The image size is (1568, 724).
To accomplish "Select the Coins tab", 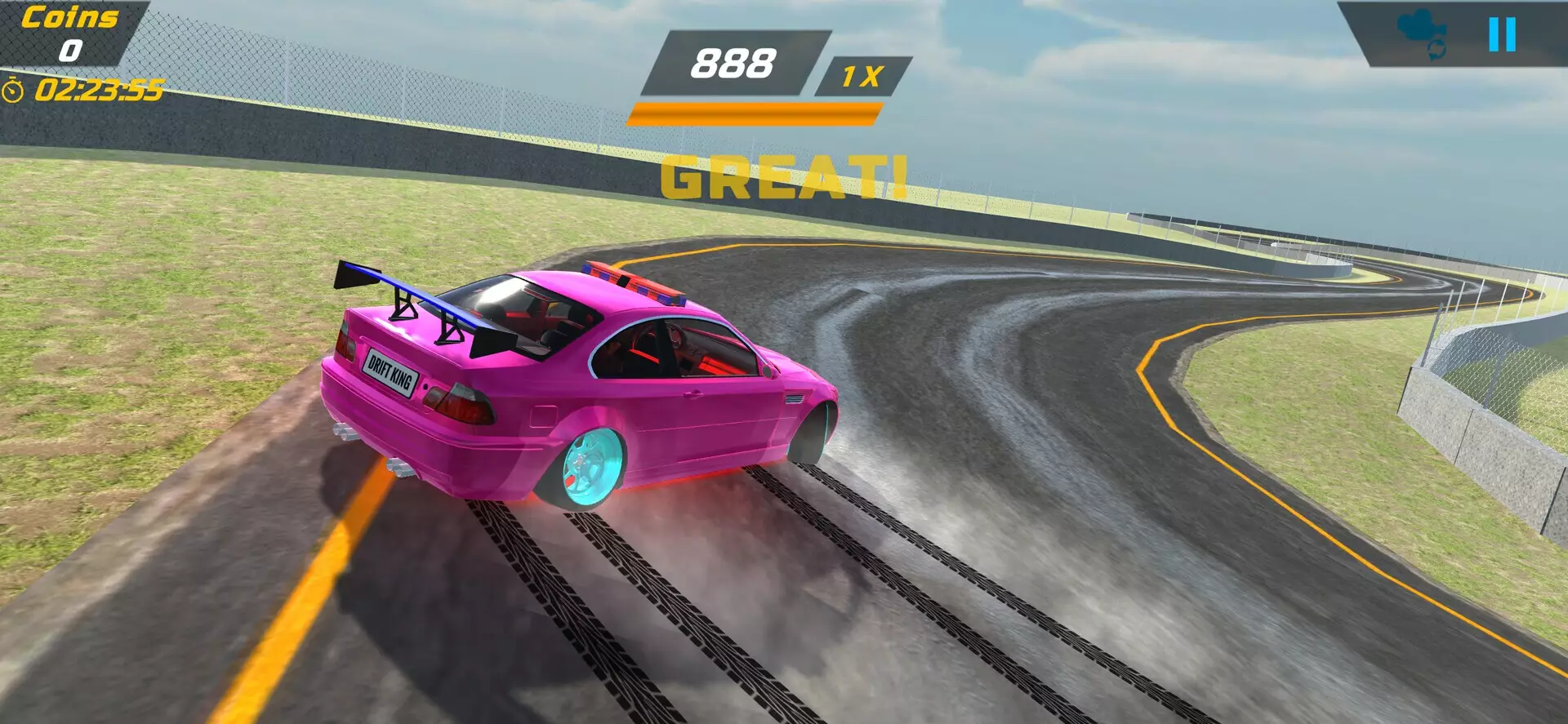I will click(x=69, y=18).
